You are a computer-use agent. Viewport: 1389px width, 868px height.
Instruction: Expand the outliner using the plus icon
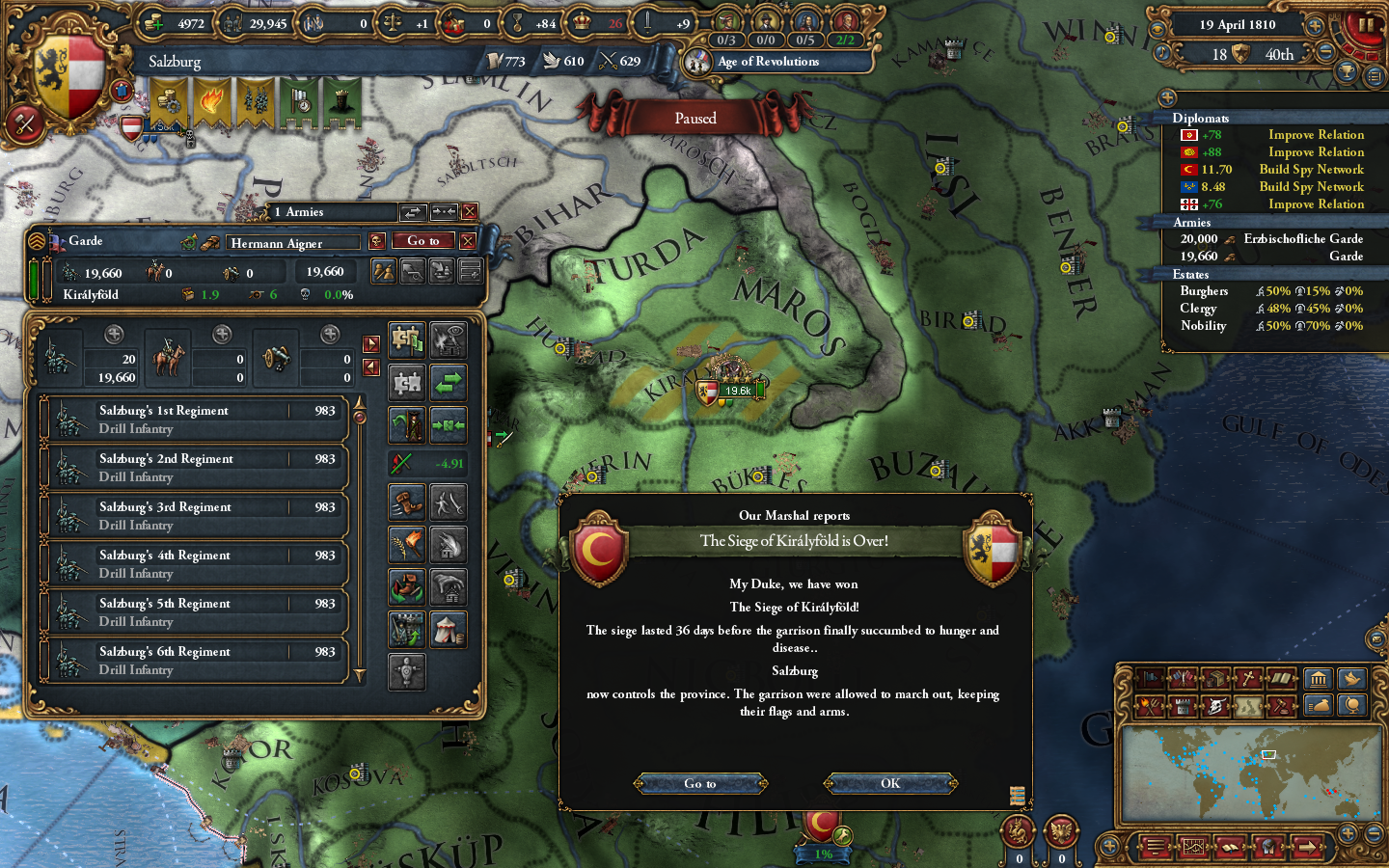tap(1168, 96)
